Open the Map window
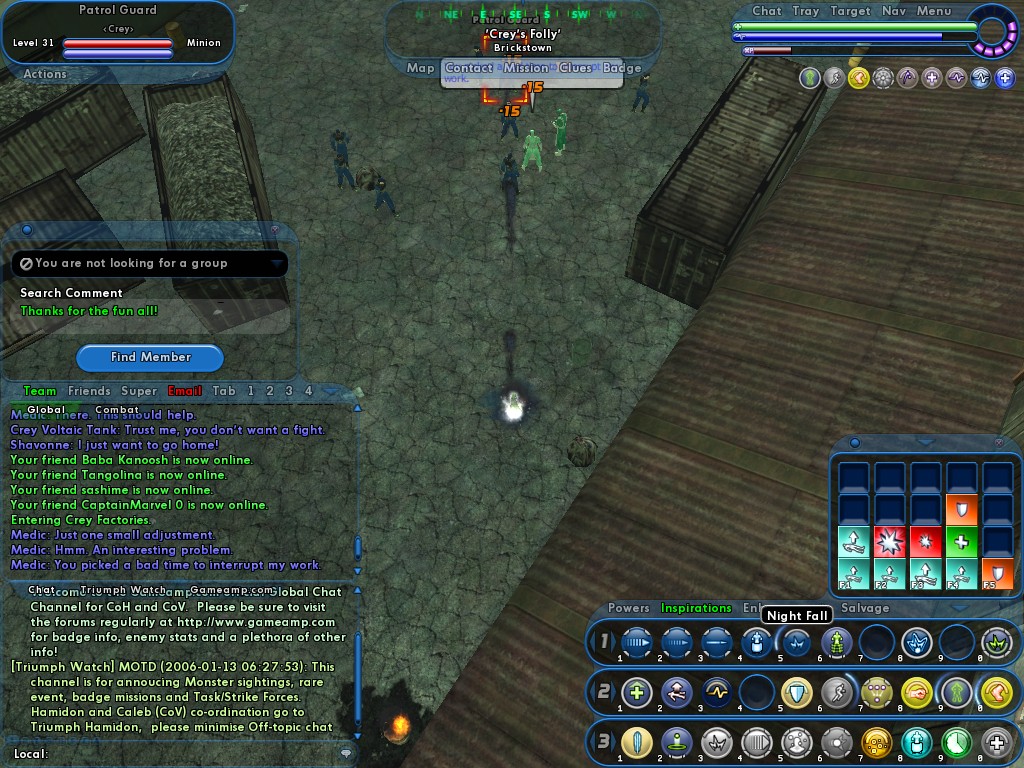The image size is (1024, 768). click(420, 68)
